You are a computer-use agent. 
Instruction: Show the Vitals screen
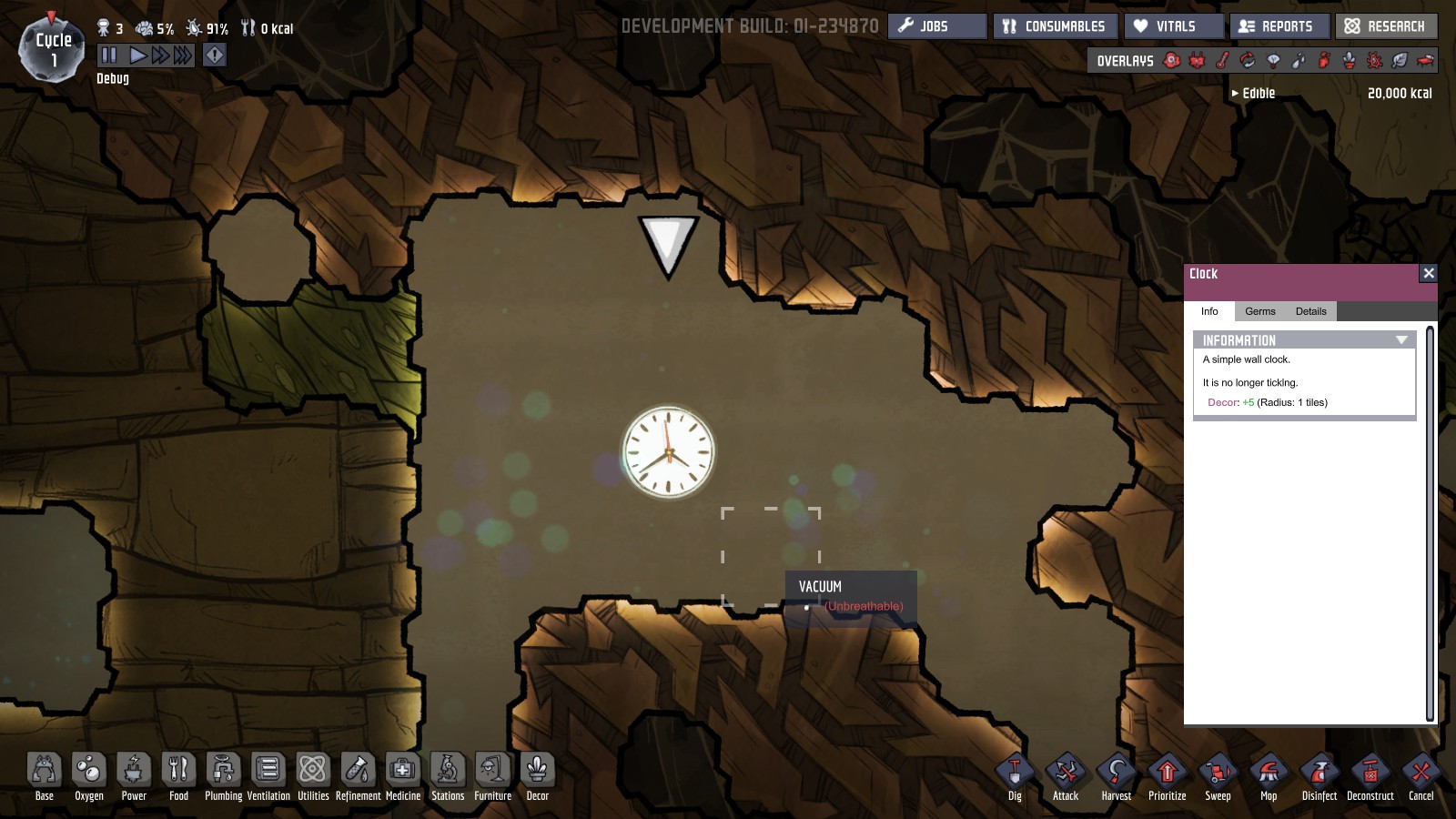(x=1174, y=26)
